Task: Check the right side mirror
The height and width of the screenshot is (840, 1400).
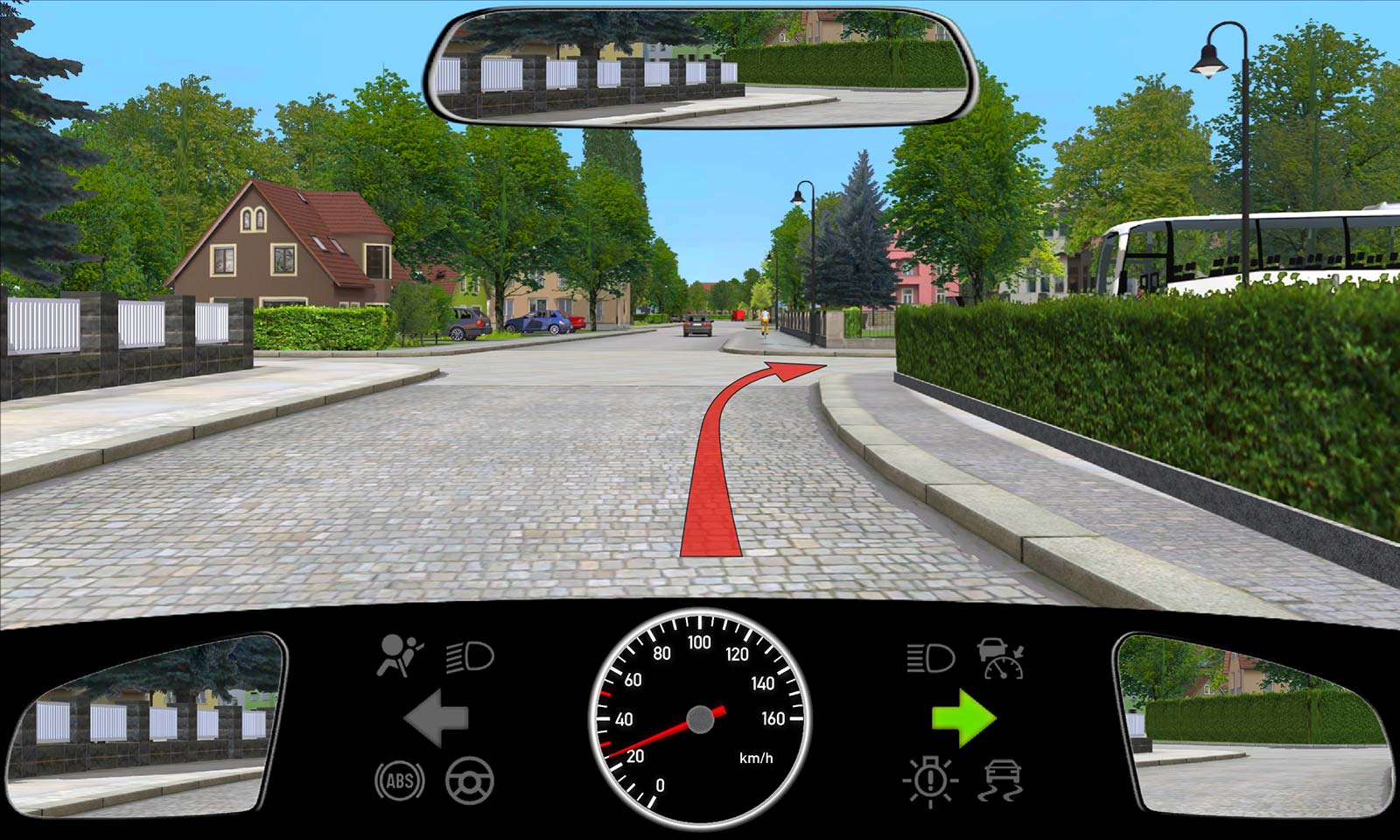Action: pyautogui.click(x=1256, y=726)
